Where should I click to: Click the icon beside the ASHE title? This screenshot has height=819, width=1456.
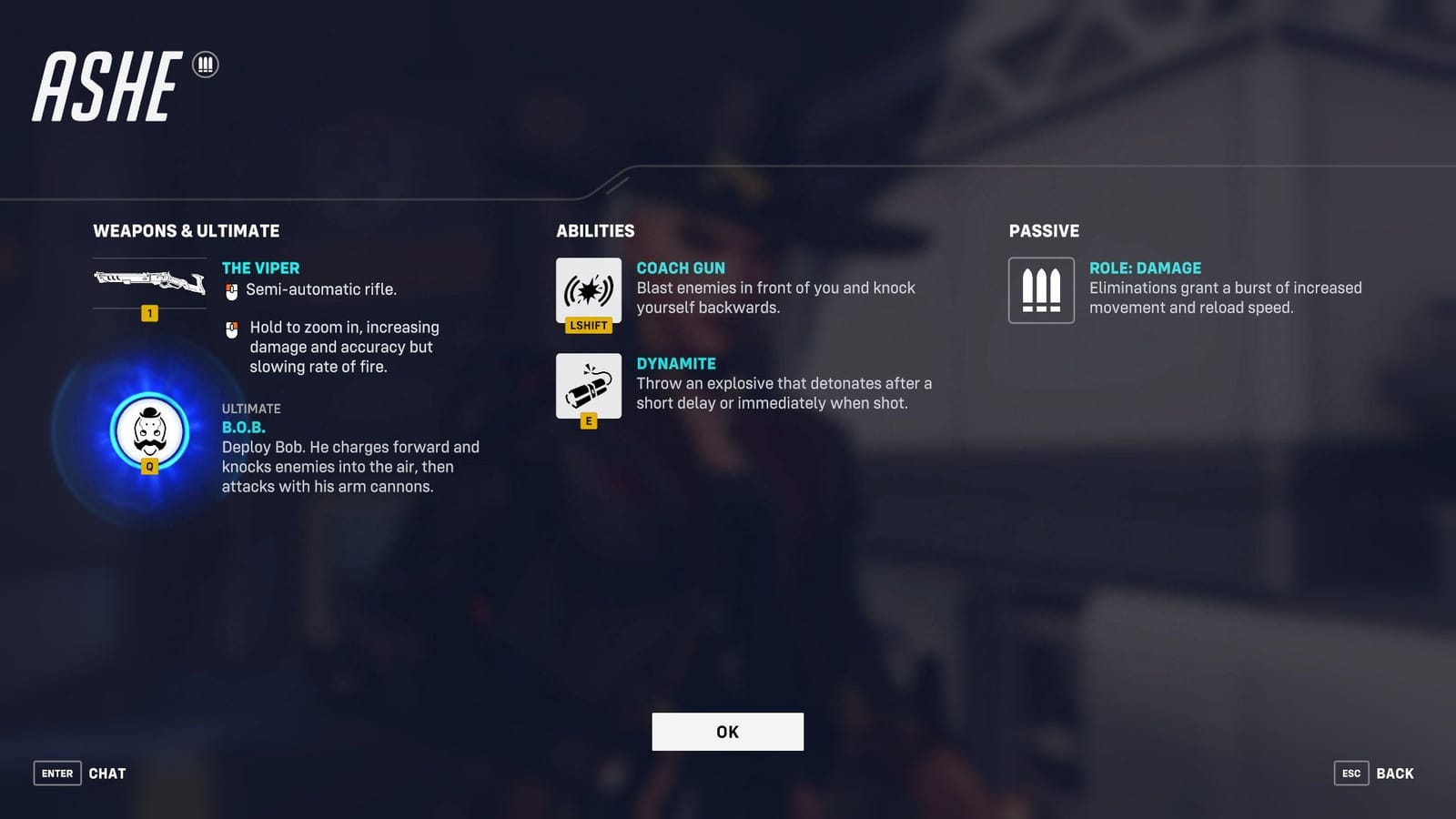(x=207, y=64)
